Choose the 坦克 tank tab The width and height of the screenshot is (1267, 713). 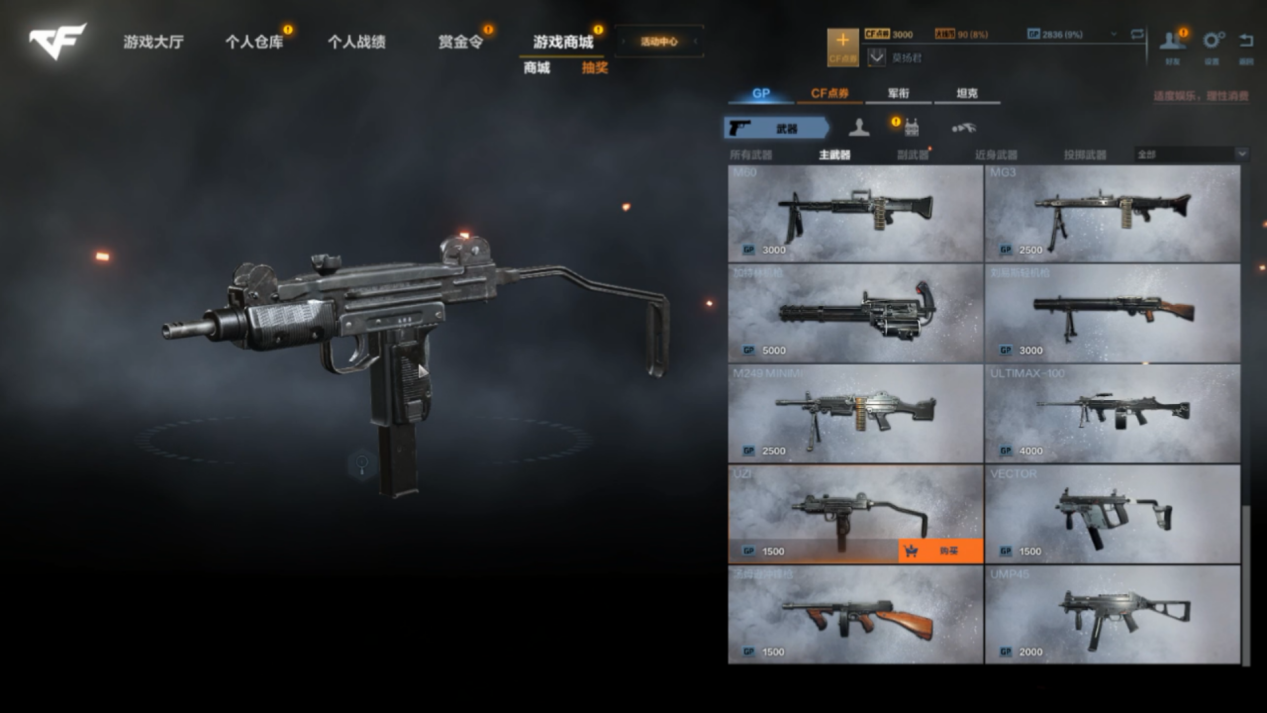966,94
